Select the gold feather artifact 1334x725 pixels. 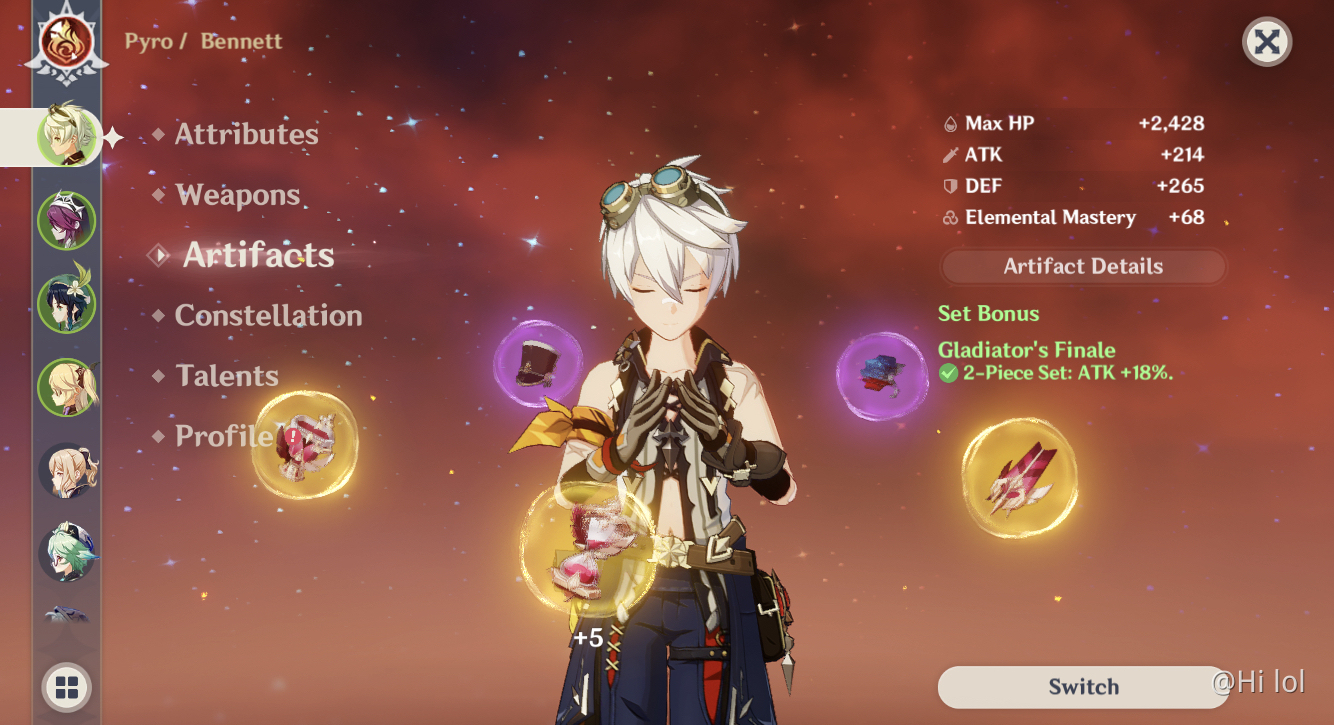tap(1019, 476)
